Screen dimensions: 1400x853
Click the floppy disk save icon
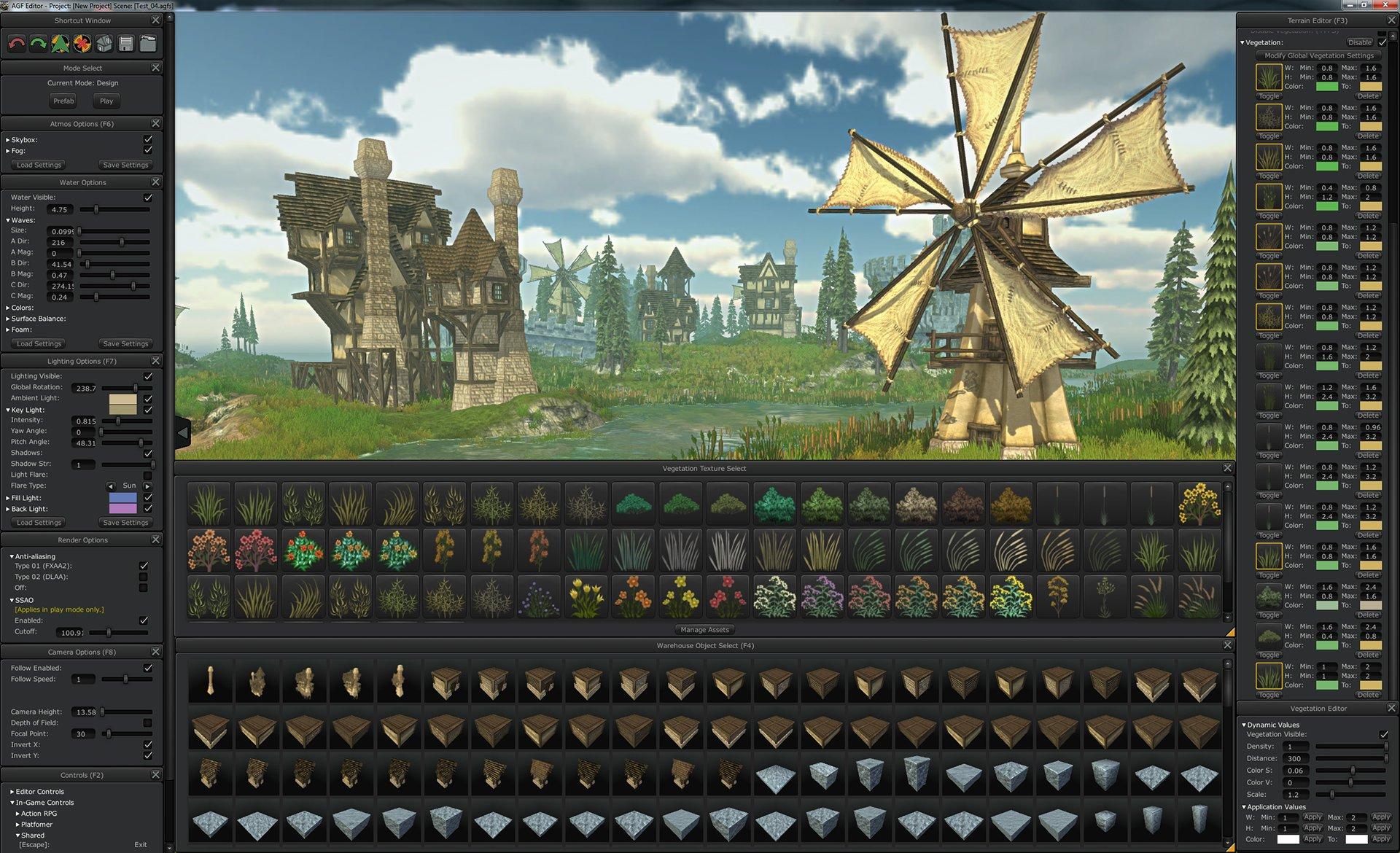(x=126, y=44)
